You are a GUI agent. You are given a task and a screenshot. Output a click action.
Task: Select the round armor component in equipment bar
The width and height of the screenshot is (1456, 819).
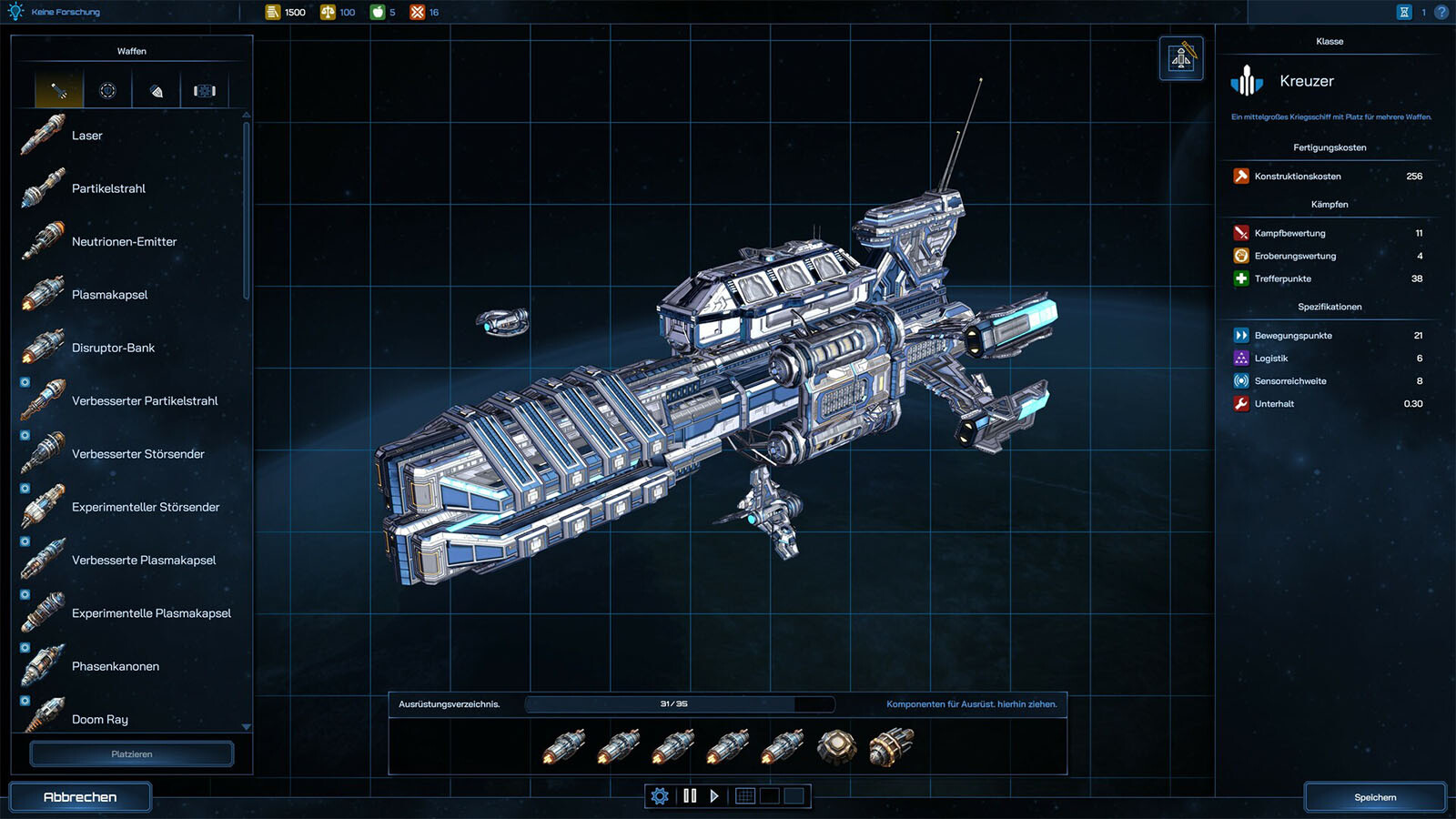coord(836,747)
